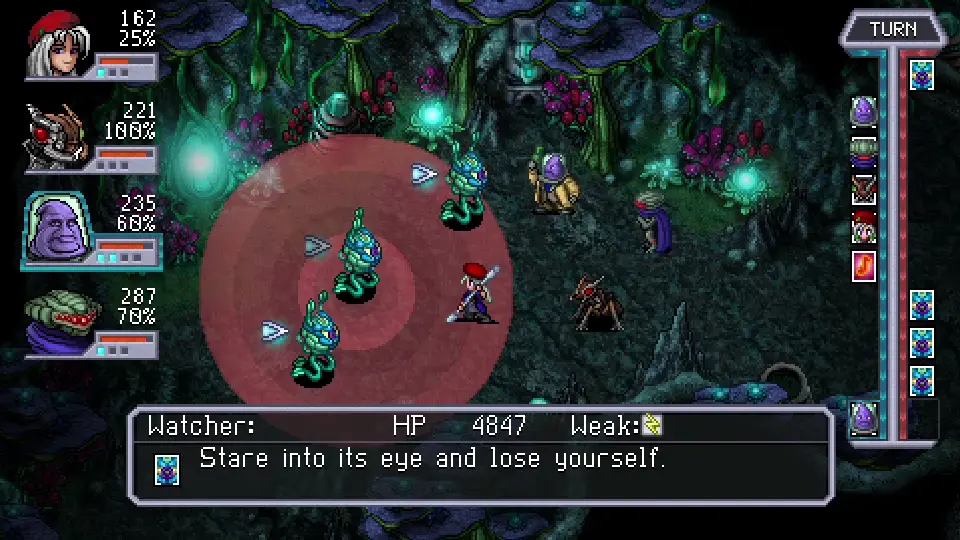
Task: Click the TURN header of the order bar
Action: click(893, 29)
